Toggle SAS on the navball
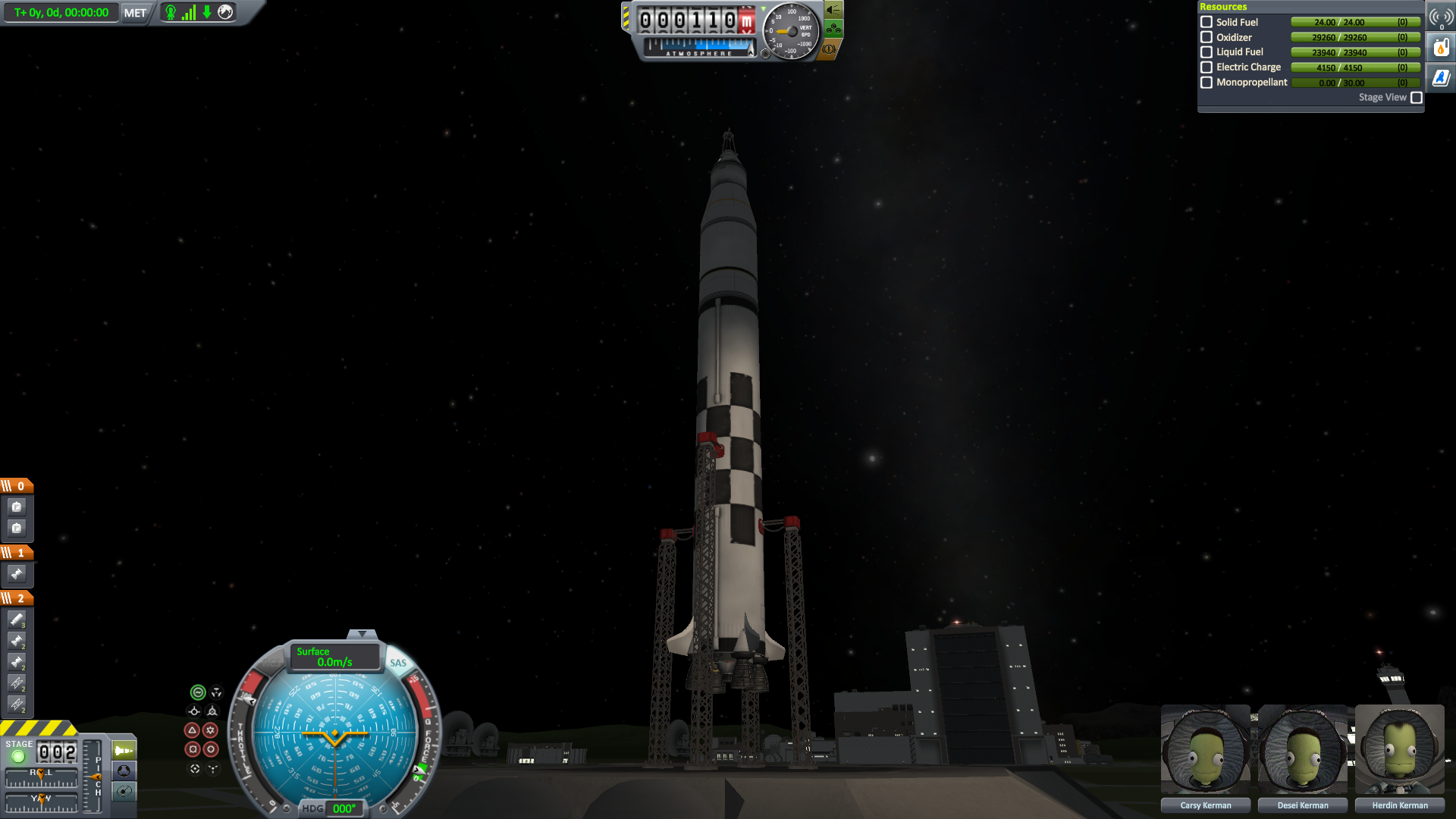1456x819 pixels. pos(397,663)
